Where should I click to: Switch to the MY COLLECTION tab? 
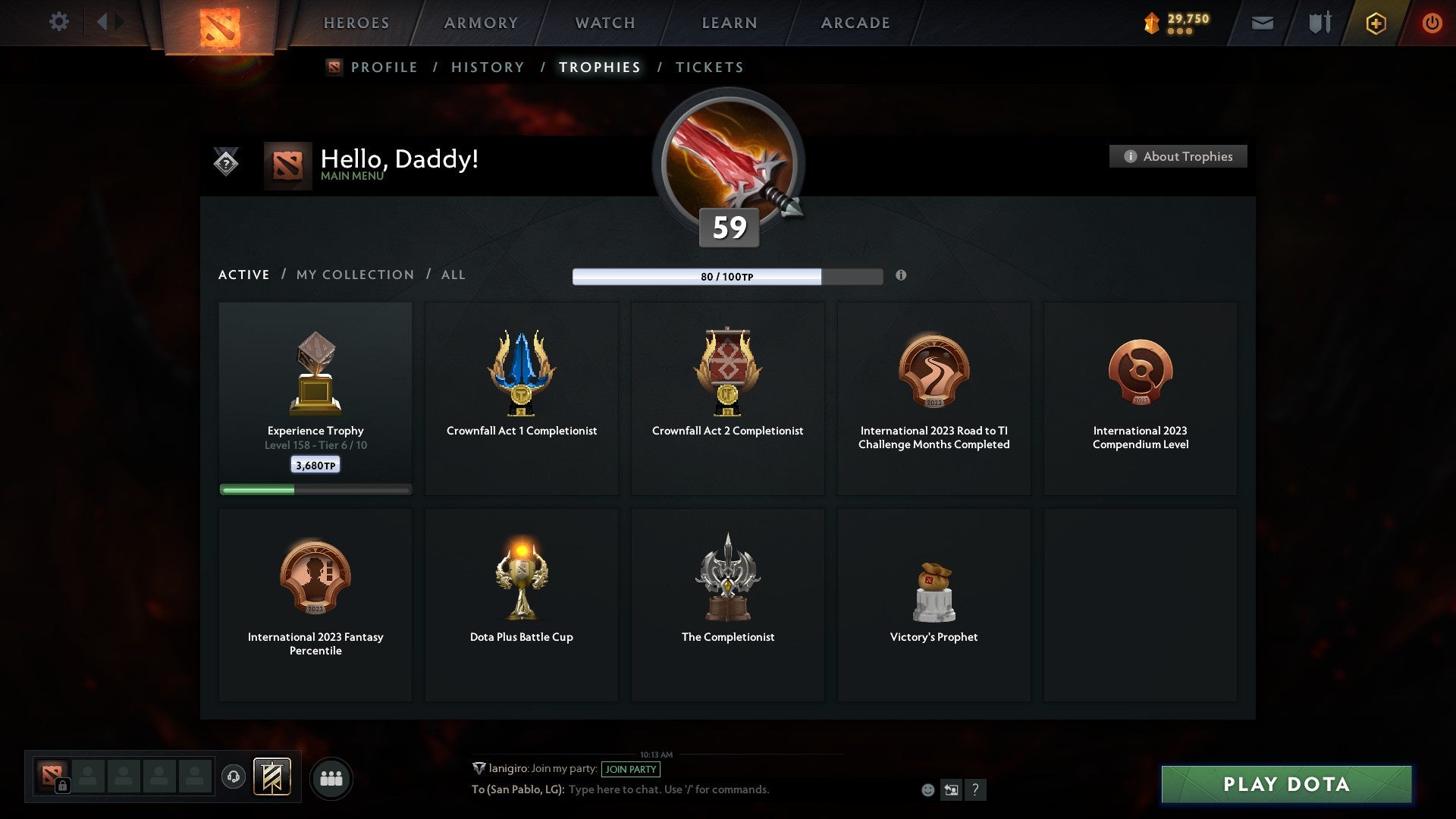pyautogui.click(x=353, y=275)
